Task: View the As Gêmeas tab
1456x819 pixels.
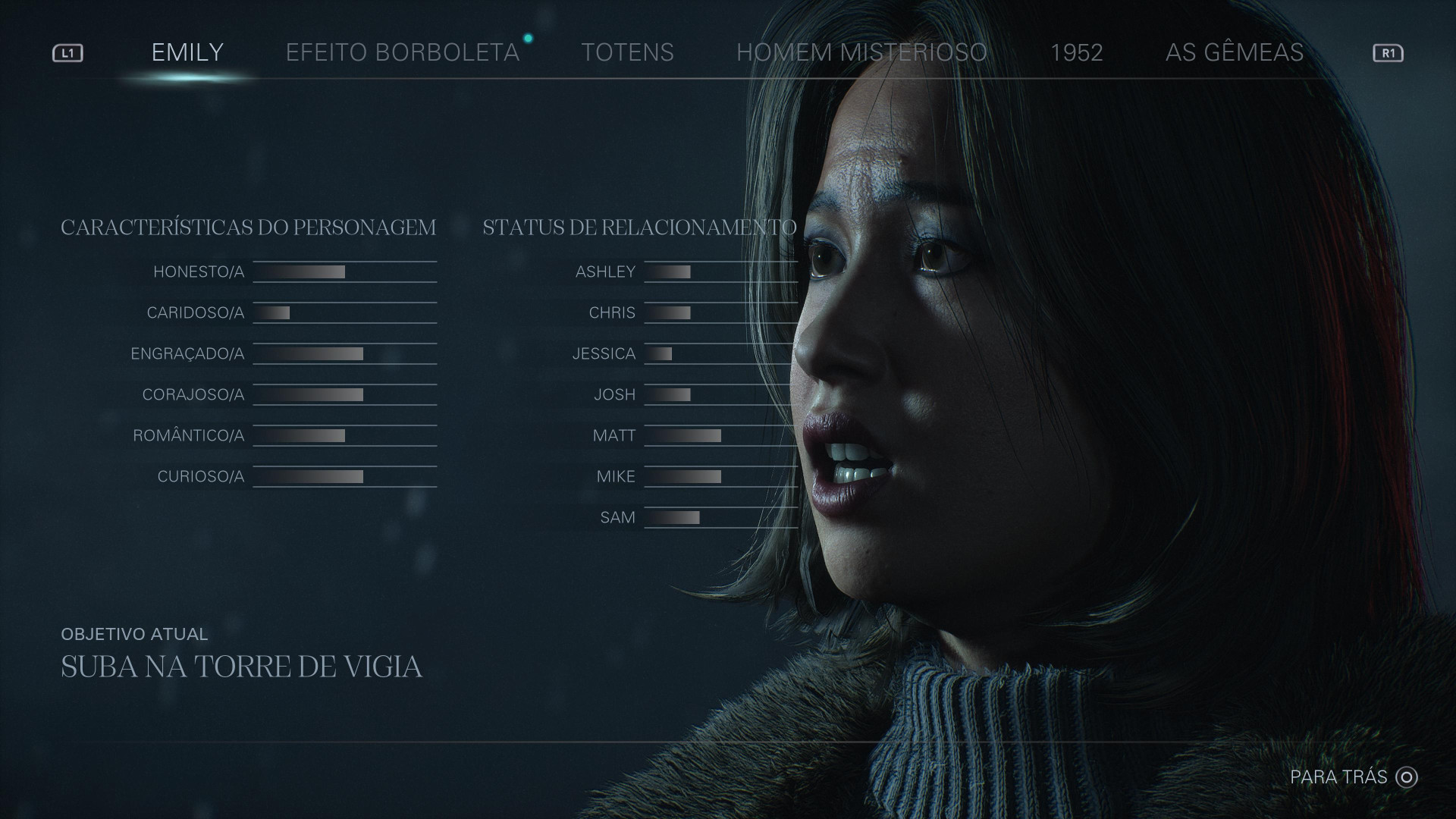Action: (1234, 52)
